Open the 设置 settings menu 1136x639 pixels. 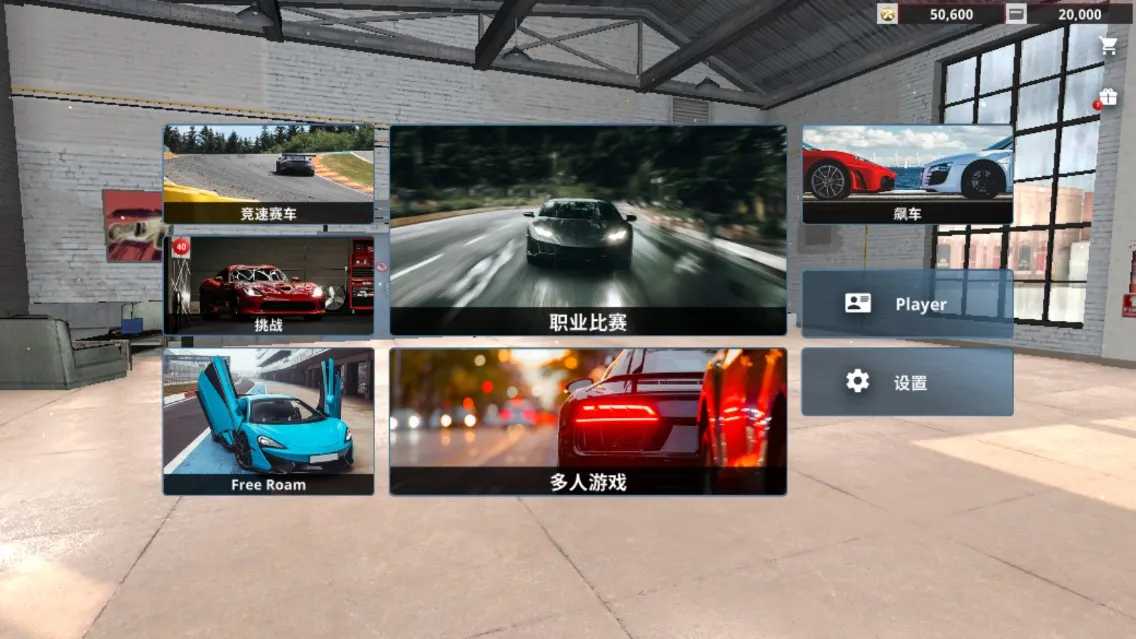click(x=907, y=382)
